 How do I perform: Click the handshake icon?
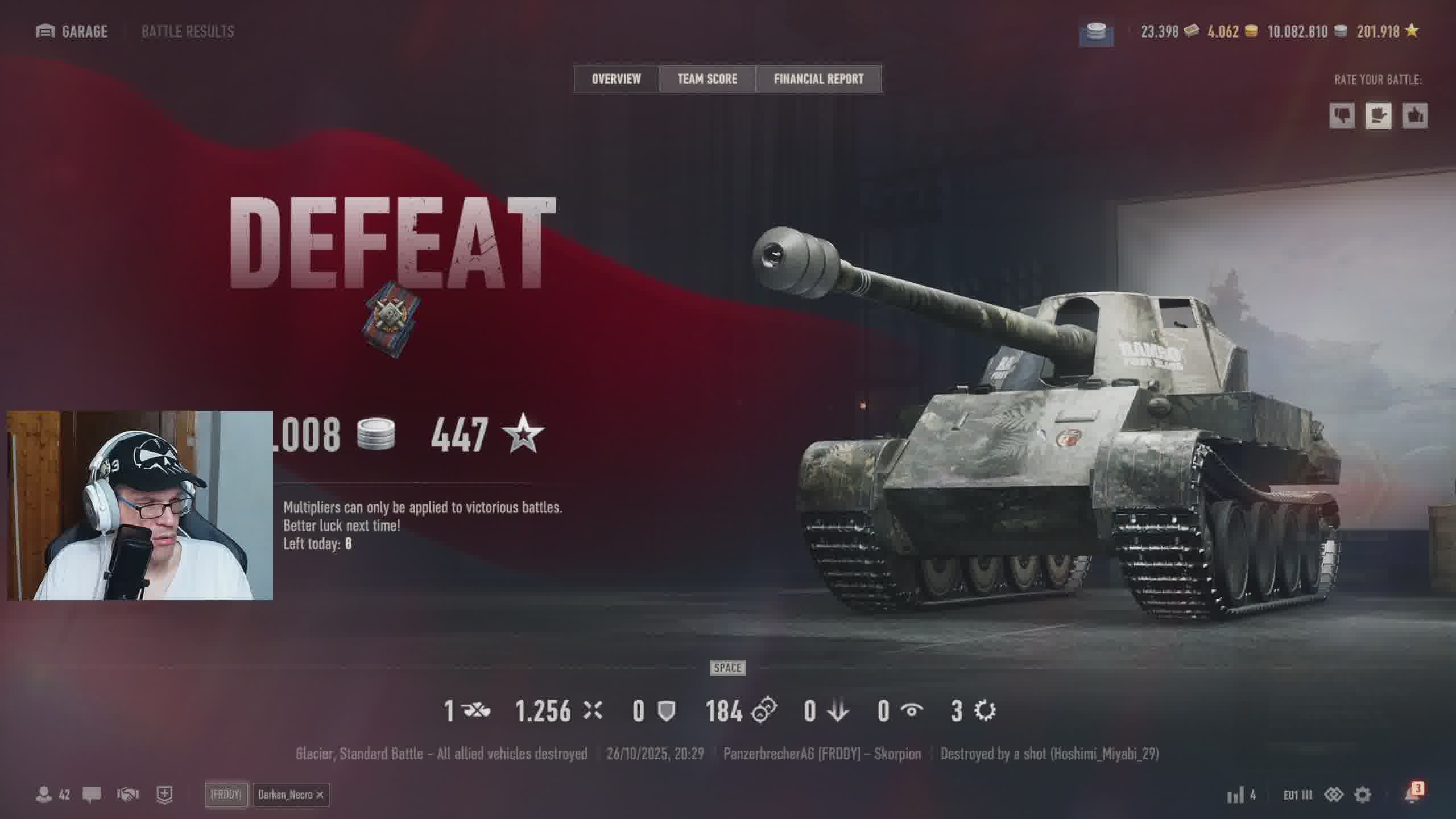[x=128, y=794]
